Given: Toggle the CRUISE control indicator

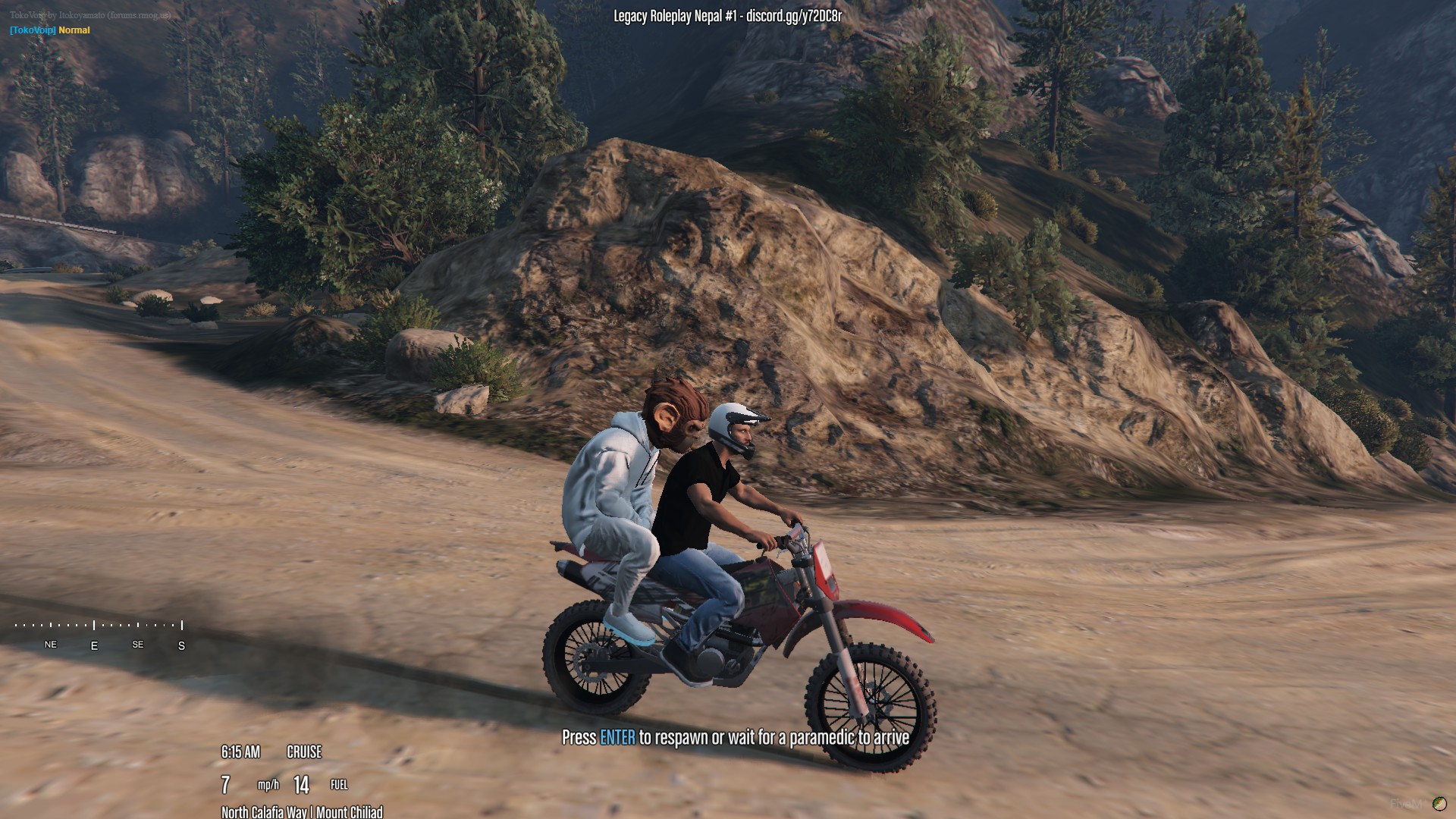Looking at the screenshot, I should 304,752.
